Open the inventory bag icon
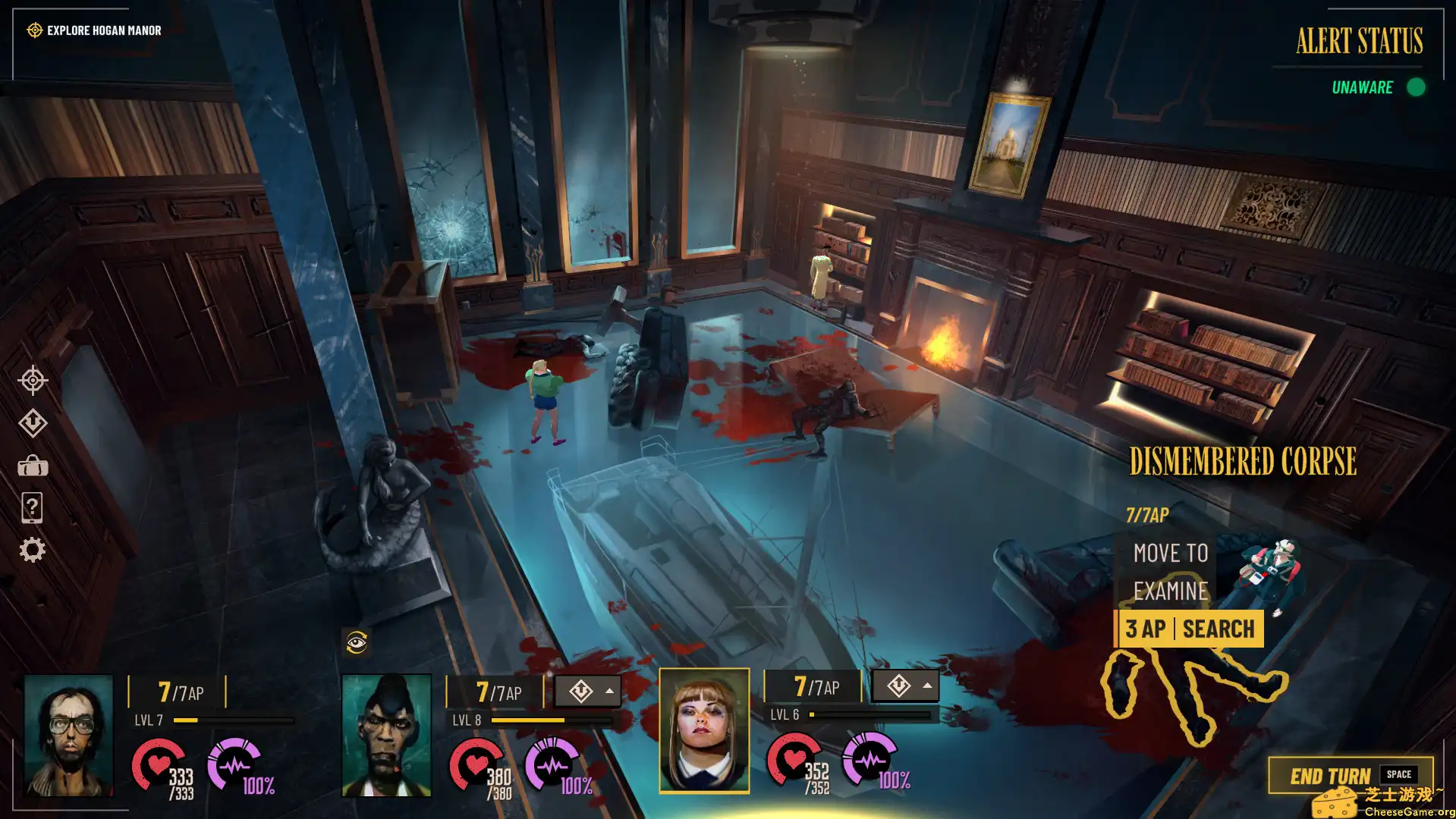The width and height of the screenshot is (1456, 819). click(33, 466)
